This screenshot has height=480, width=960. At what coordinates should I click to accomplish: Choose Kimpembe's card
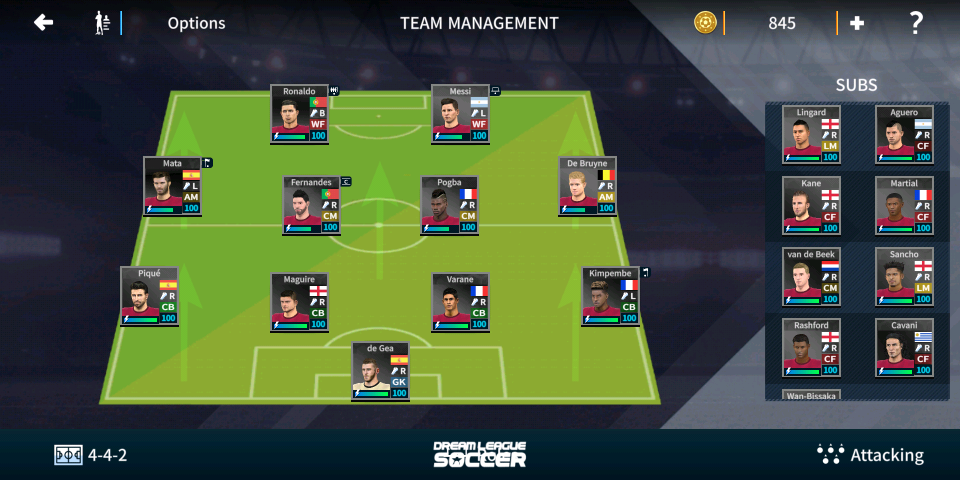coord(610,296)
